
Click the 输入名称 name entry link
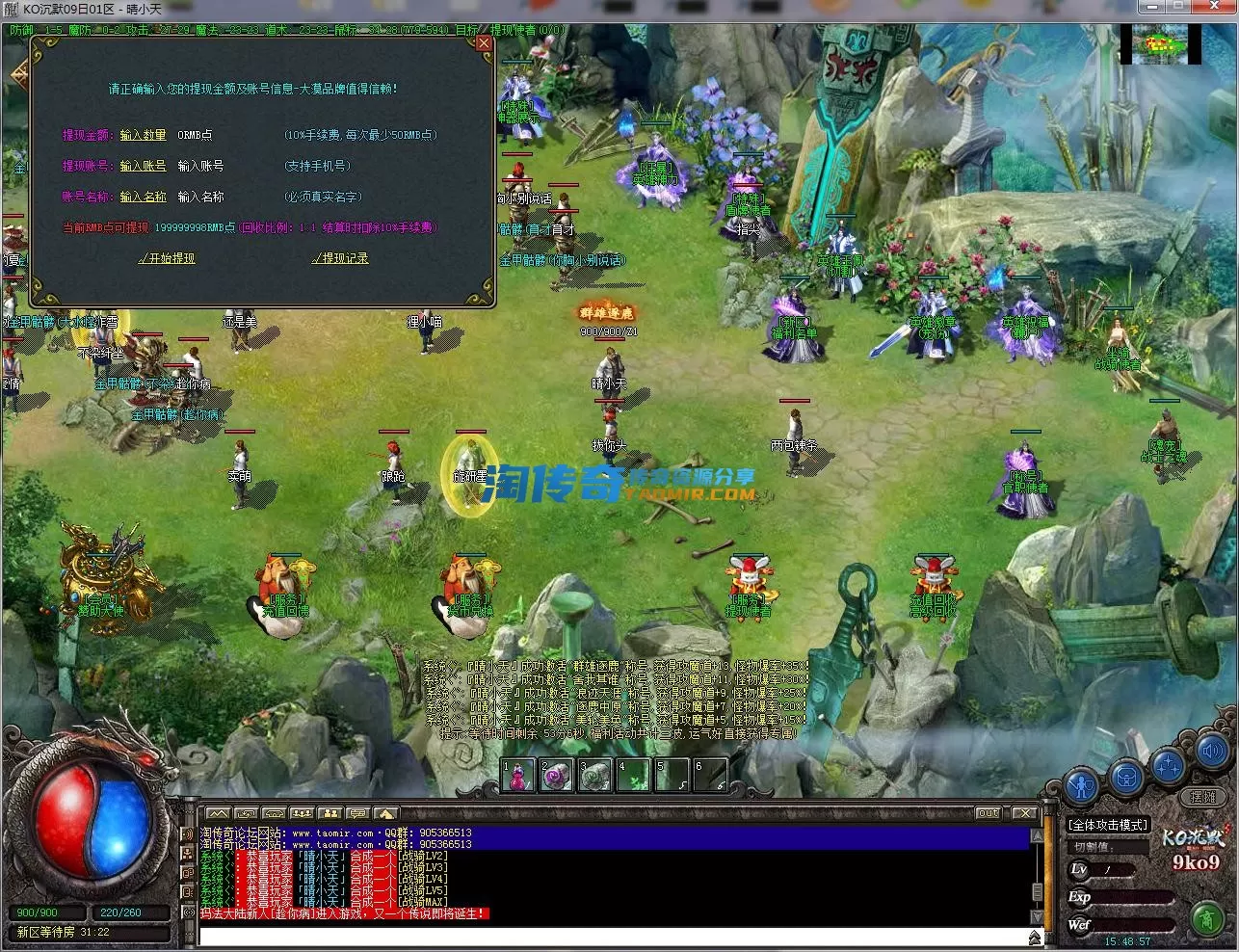[143, 198]
